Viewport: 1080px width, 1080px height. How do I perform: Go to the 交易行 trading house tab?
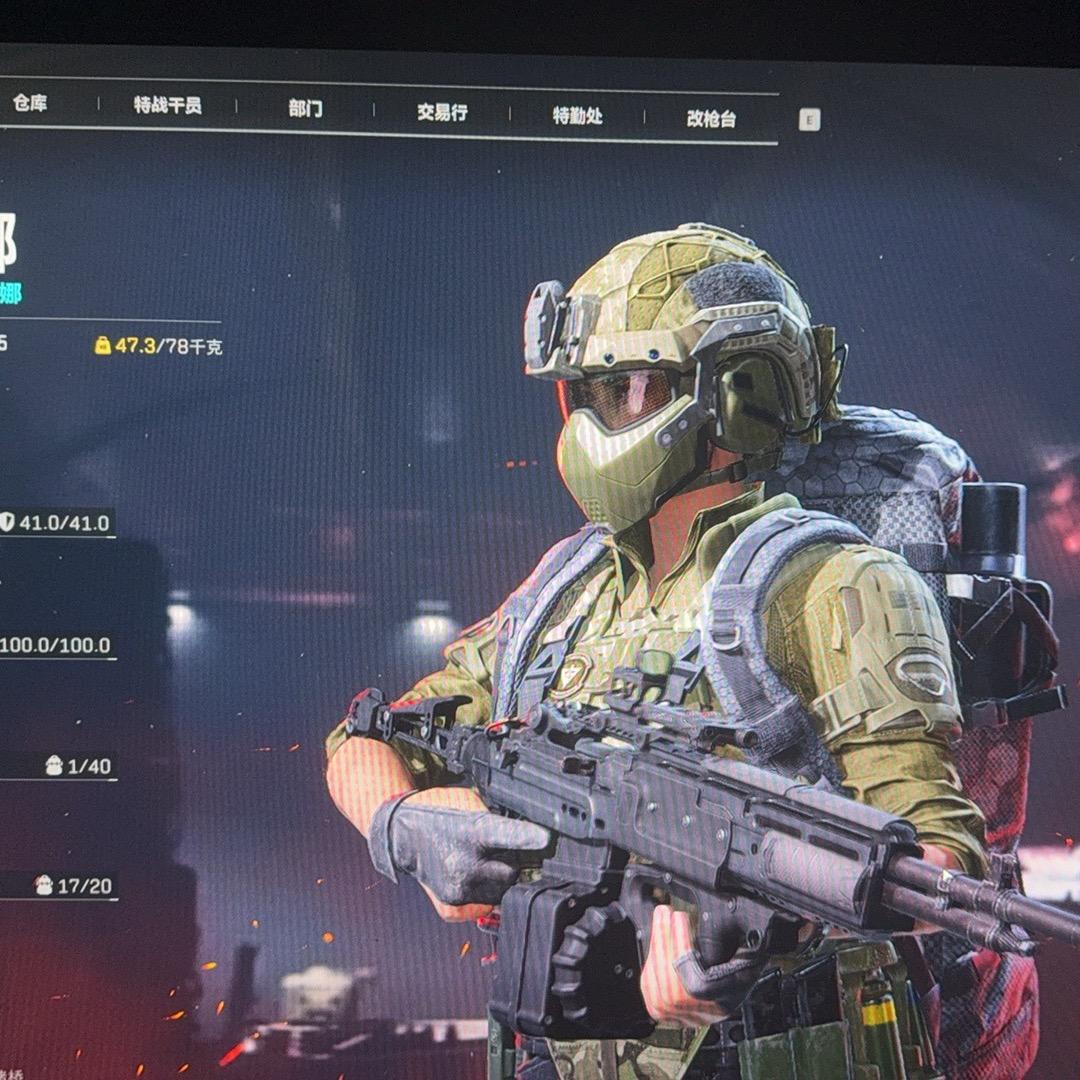tap(442, 112)
